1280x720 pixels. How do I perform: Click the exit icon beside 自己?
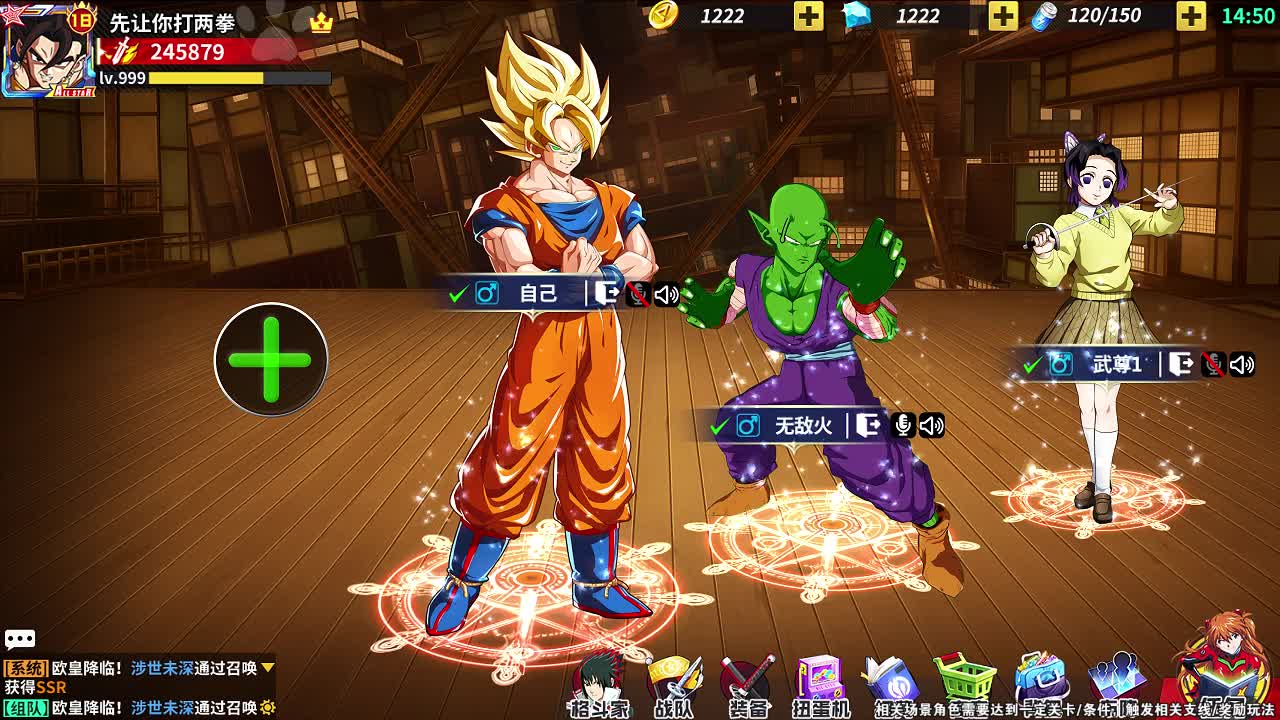(607, 293)
